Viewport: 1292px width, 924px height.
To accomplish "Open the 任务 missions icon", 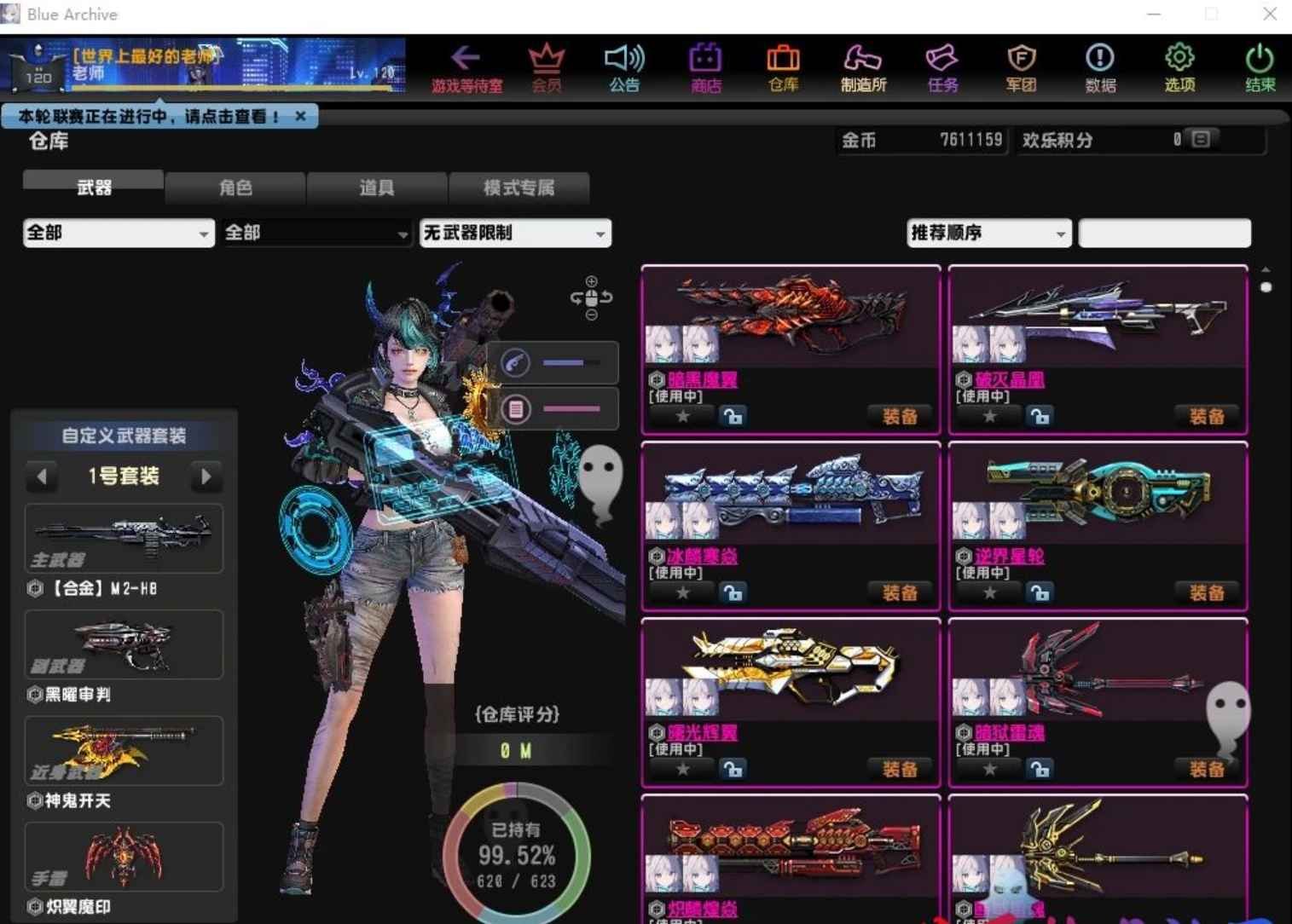I will click(x=941, y=68).
